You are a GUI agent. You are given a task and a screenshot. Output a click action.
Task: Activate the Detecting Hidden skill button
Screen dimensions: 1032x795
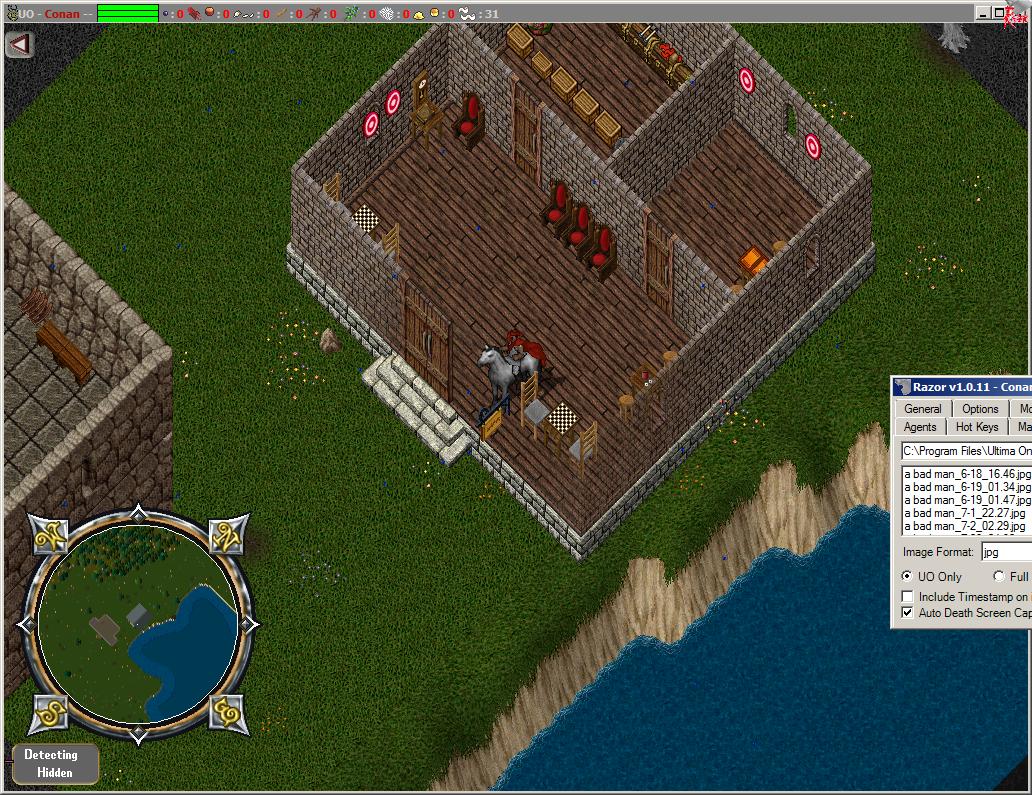pos(56,763)
